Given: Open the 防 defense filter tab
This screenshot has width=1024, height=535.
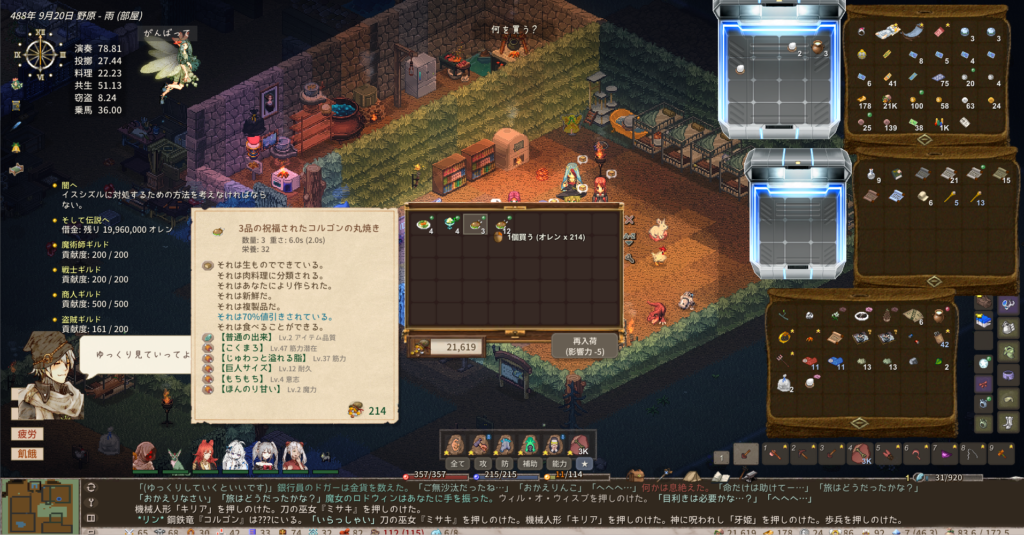Looking at the screenshot, I should (505, 464).
